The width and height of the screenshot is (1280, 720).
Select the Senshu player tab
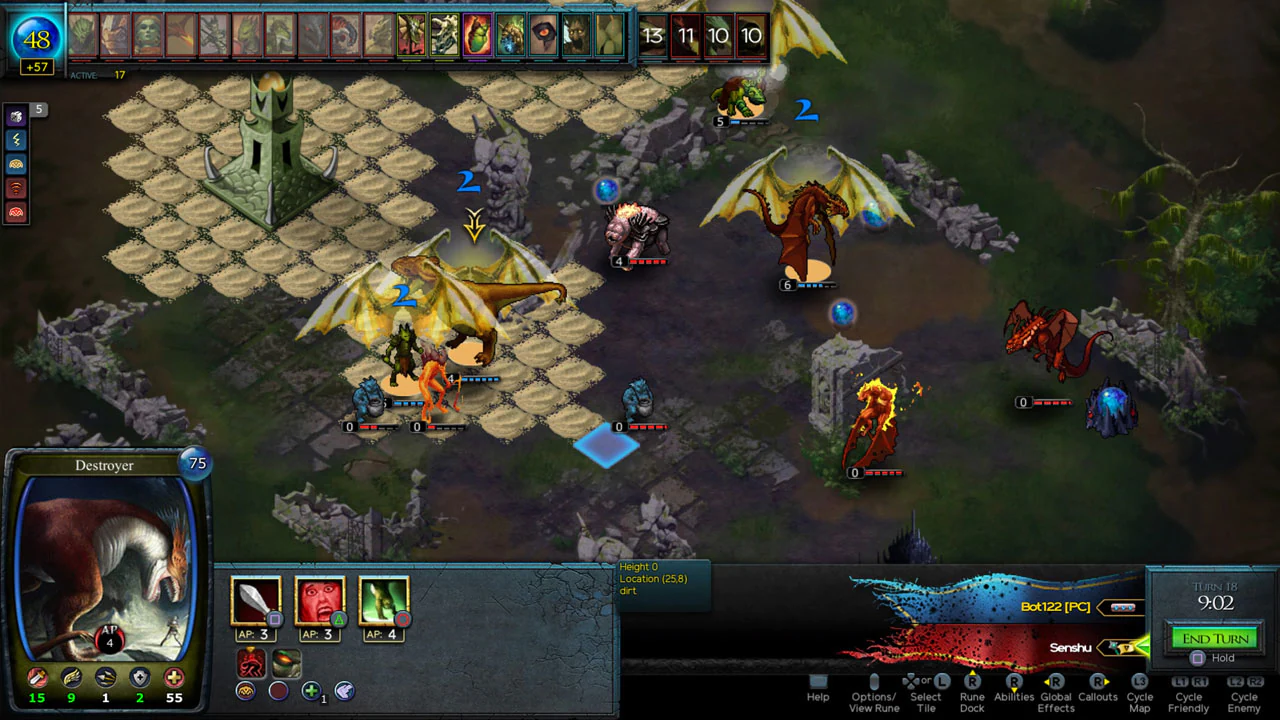pos(1069,648)
